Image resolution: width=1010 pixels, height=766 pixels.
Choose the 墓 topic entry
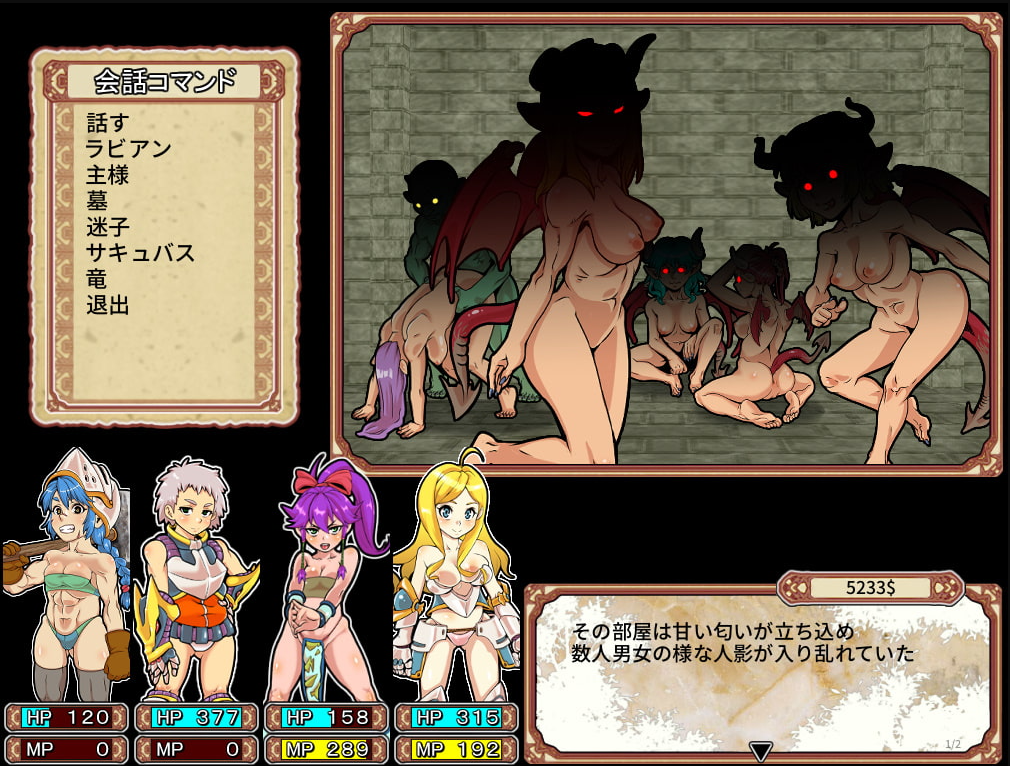pyautogui.click(x=97, y=201)
